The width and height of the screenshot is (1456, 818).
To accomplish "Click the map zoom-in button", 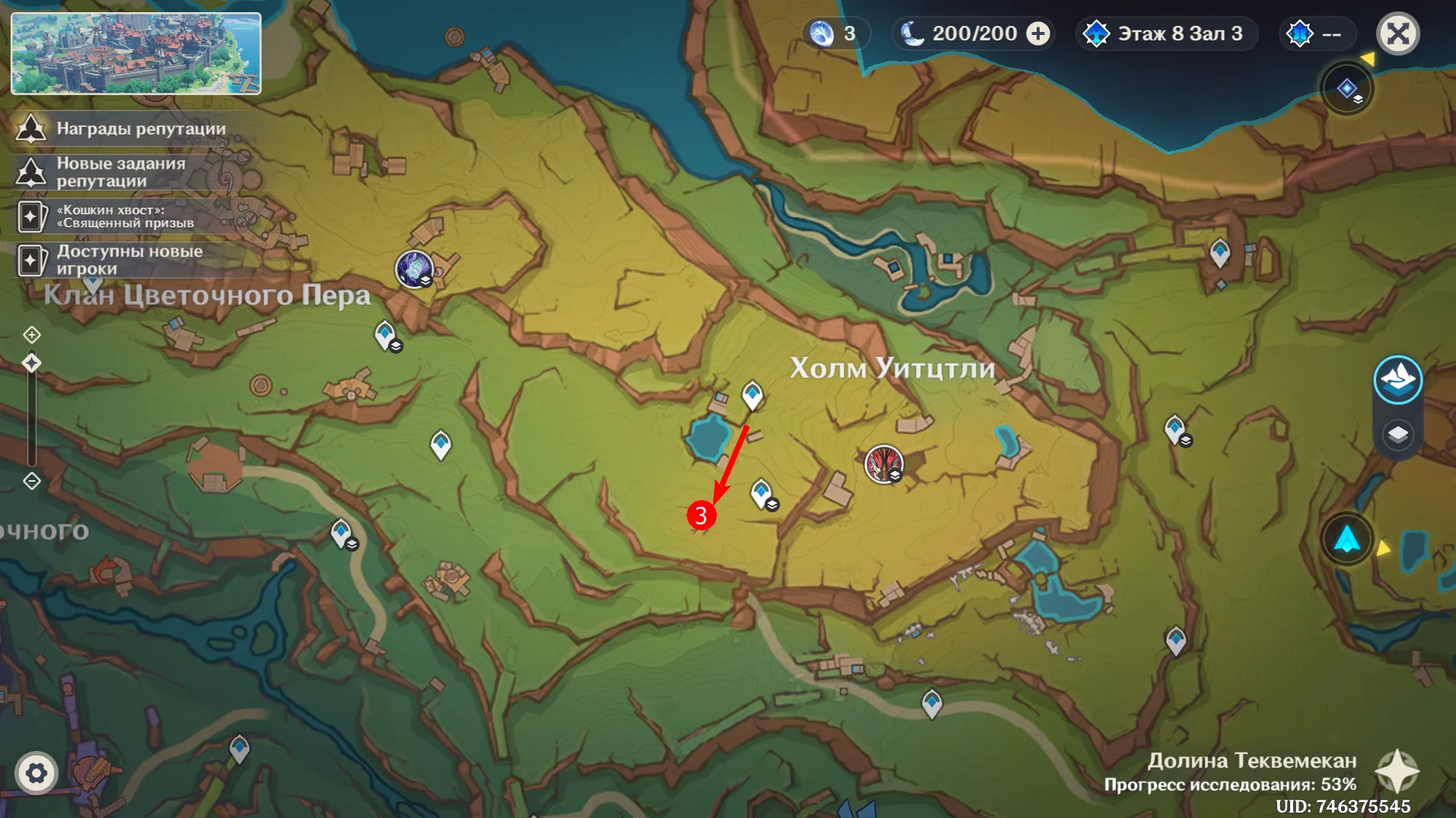I will 31,335.
